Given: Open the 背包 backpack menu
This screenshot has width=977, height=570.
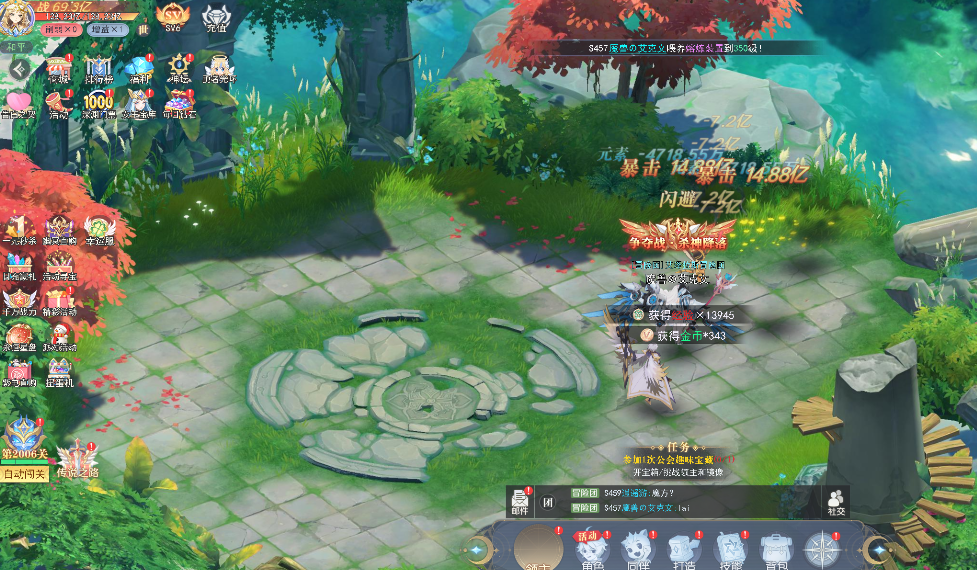Looking at the screenshot, I should (x=776, y=549).
